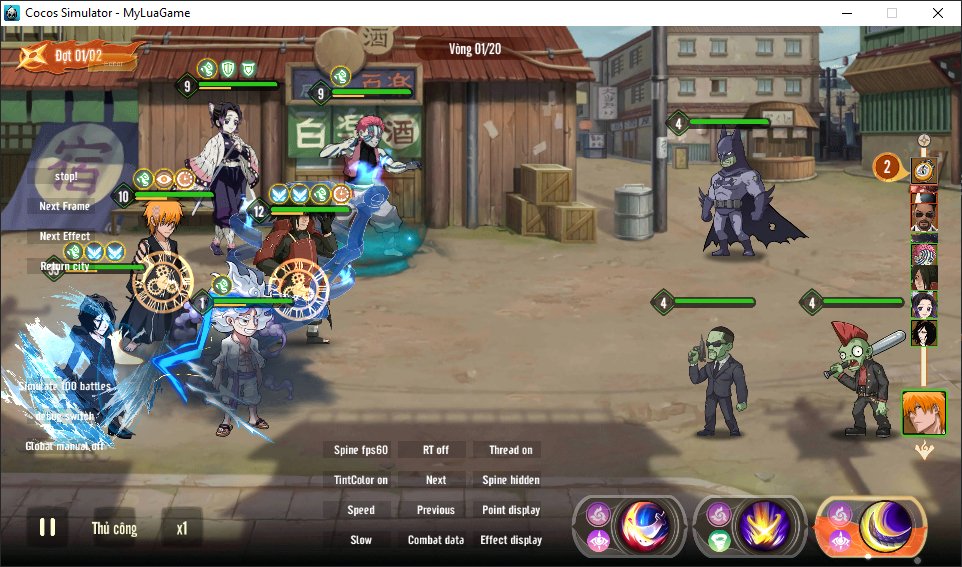
Task: Toggle the Spine fps60 option
Action: tap(361, 450)
